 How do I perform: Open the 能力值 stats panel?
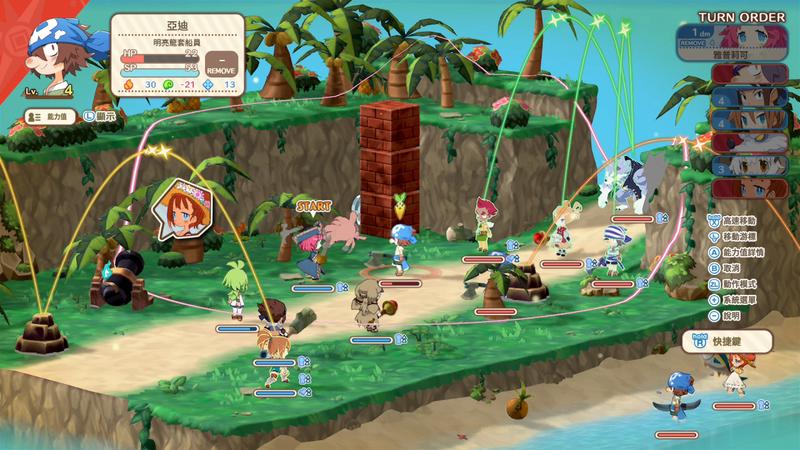tap(51, 117)
